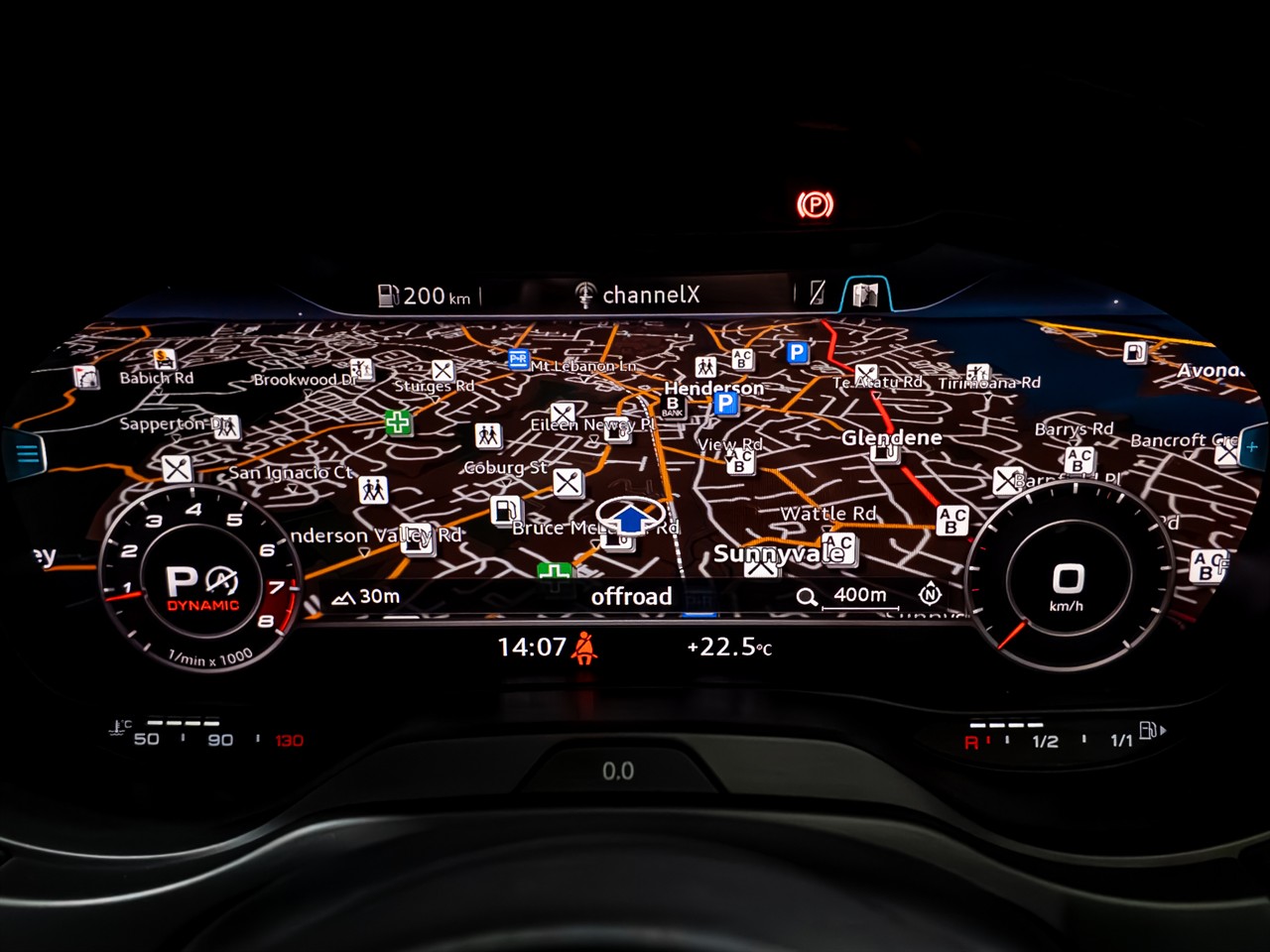Switch to the map navigation tab
The height and width of the screenshot is (952, 1270).
pos(865,295)
